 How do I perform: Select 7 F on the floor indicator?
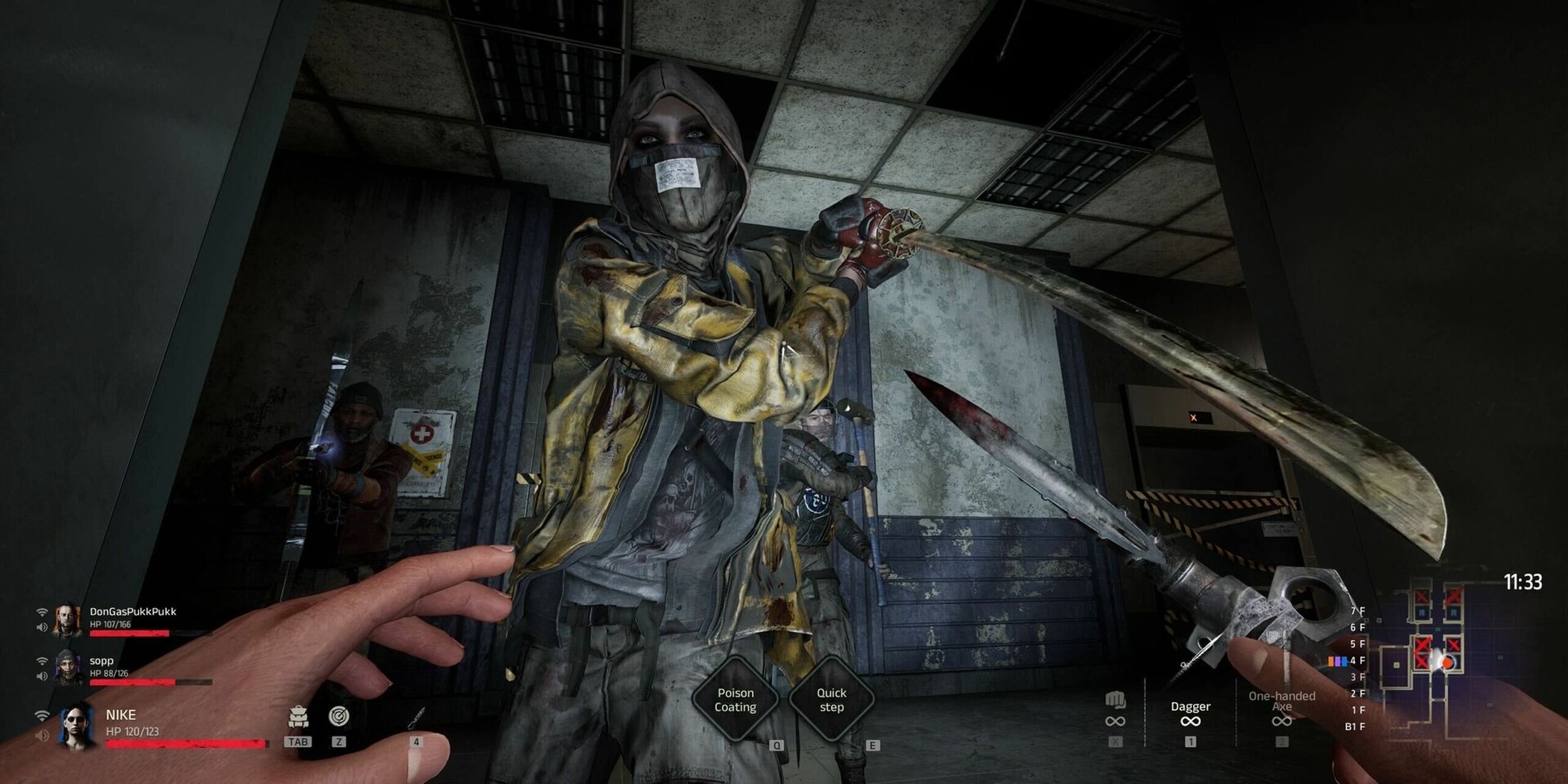(x=1358, y=610)
